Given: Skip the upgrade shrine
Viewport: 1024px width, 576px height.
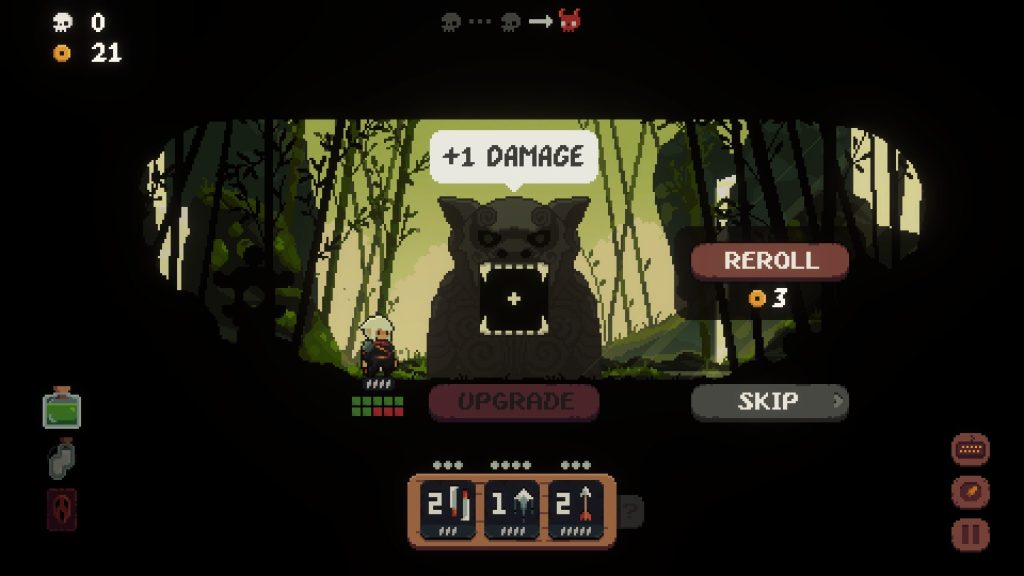Looking at the screenshot, I should point(769,402).
